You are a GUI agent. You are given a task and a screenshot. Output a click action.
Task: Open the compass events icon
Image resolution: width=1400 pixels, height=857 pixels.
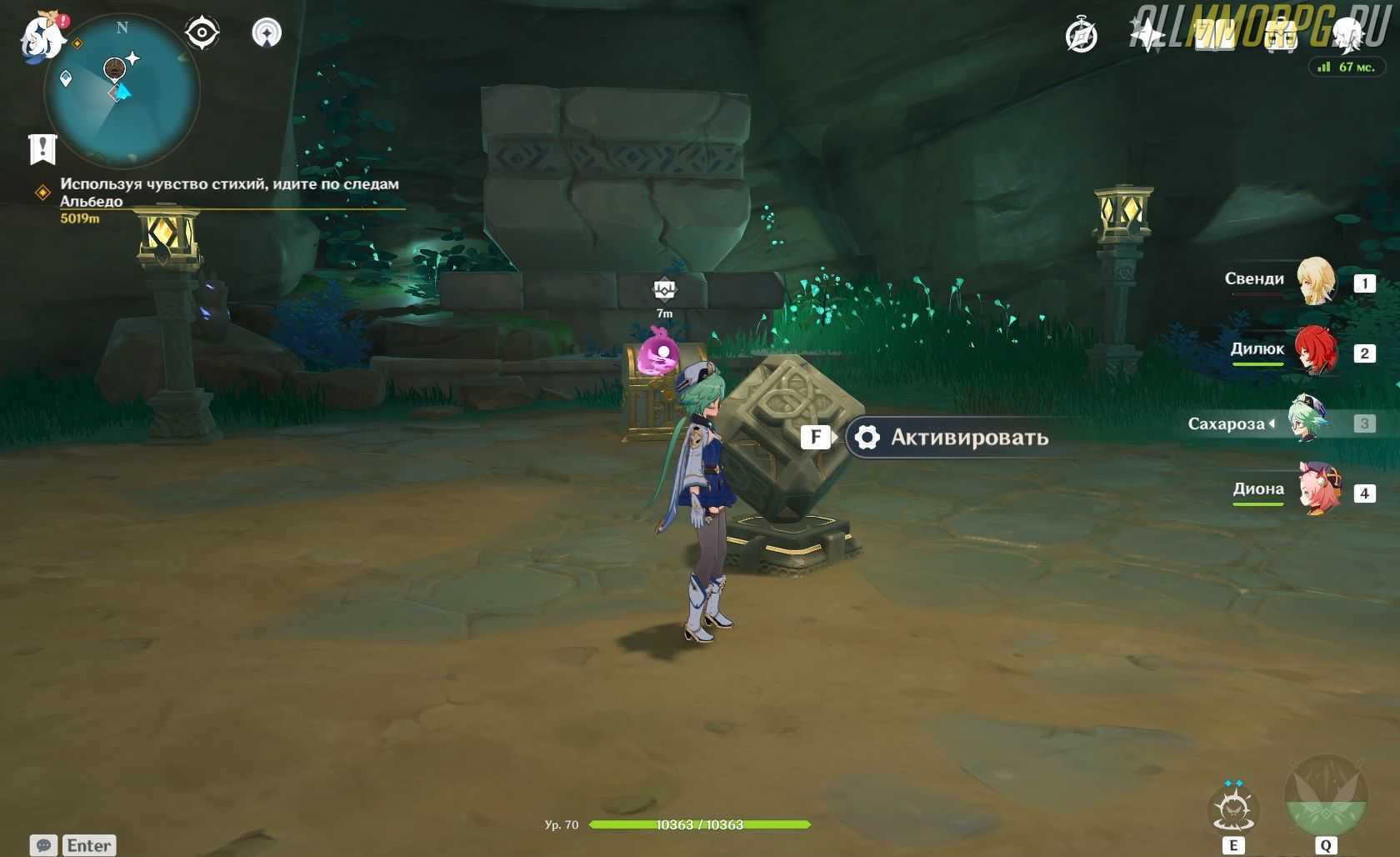[1082, 37]
